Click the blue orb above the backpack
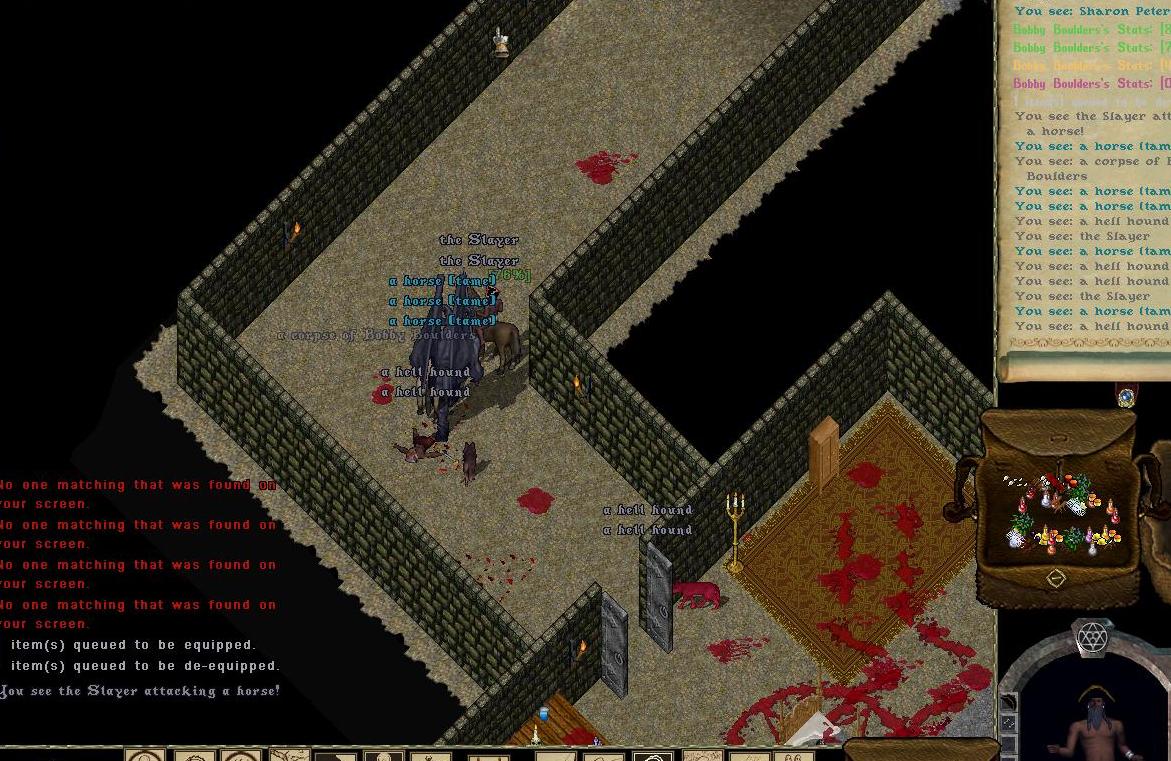 1127,397
